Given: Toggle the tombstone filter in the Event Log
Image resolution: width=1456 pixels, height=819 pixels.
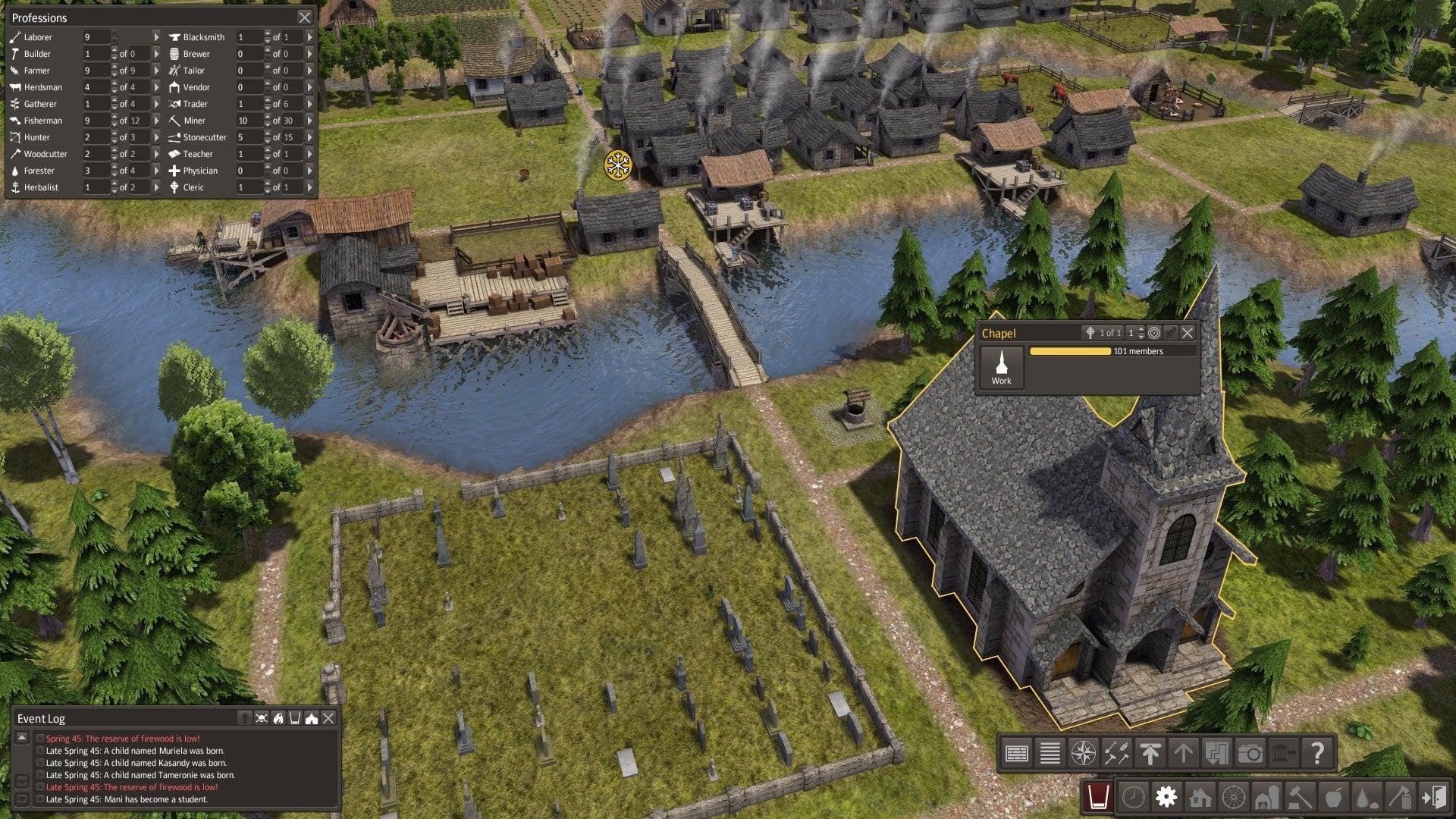Looking at the screenshot, I should pyautogui.click(x=245, y=718).
